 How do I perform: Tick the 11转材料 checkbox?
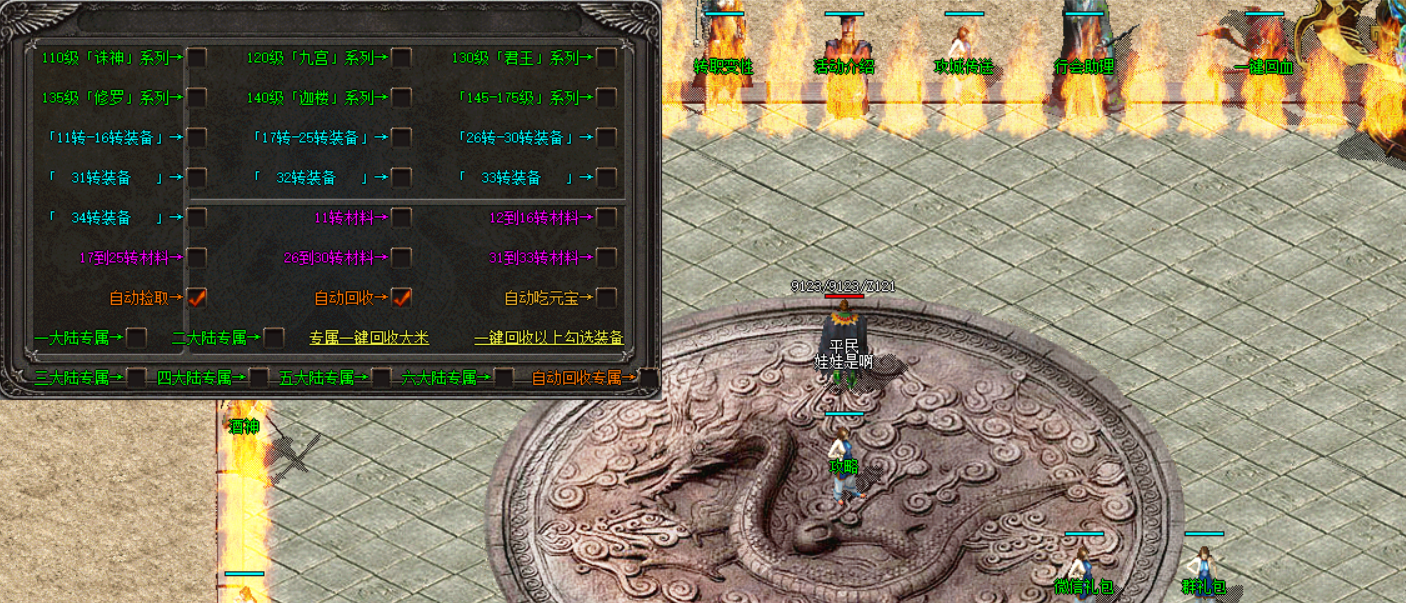tap(401, 218)
